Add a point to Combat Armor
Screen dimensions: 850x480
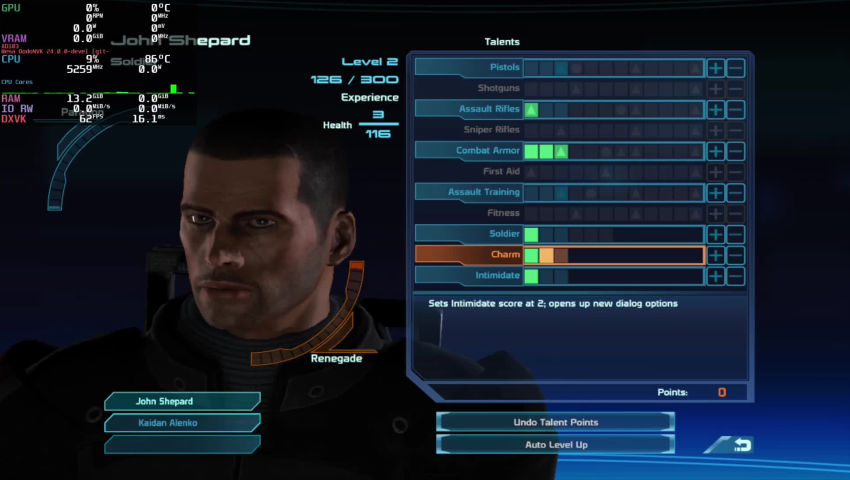[x=716, y=151]
